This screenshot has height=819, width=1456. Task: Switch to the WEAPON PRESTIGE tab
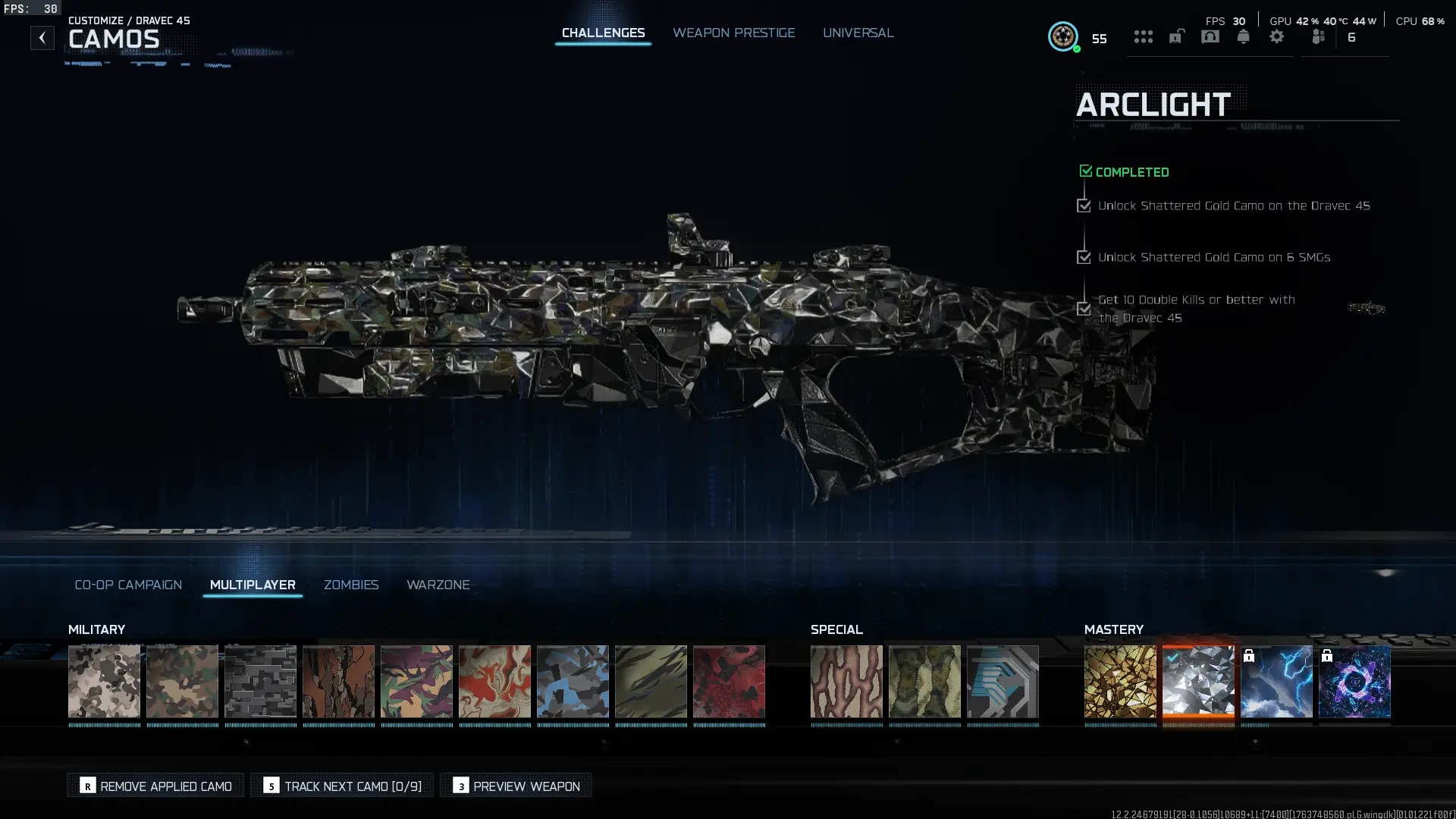733,33
